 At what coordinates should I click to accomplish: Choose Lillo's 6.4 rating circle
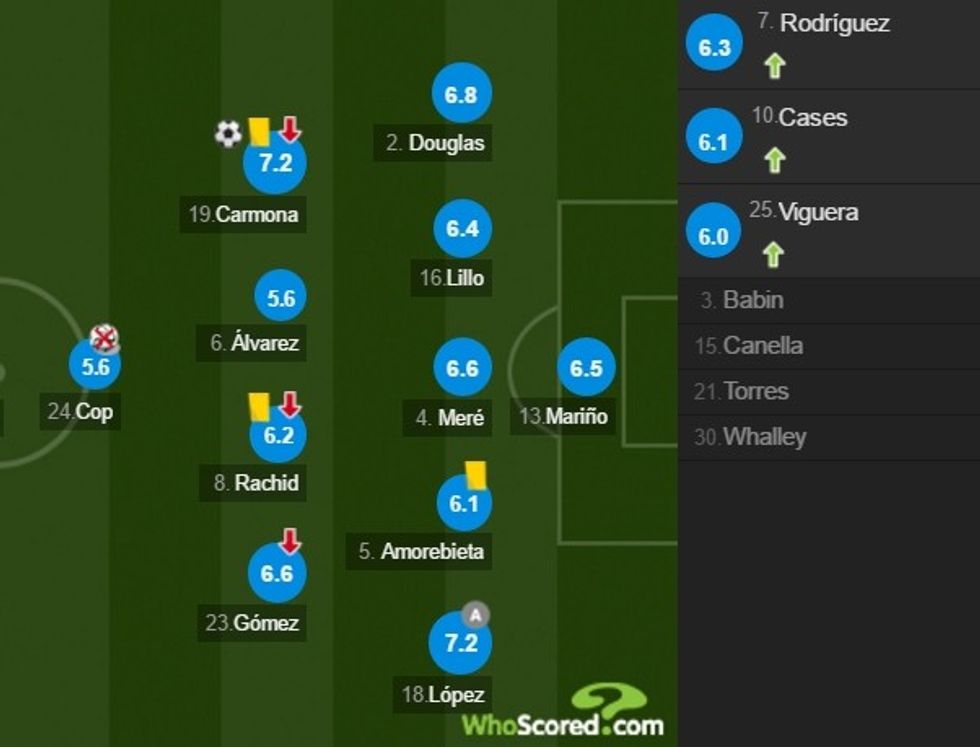463,229
